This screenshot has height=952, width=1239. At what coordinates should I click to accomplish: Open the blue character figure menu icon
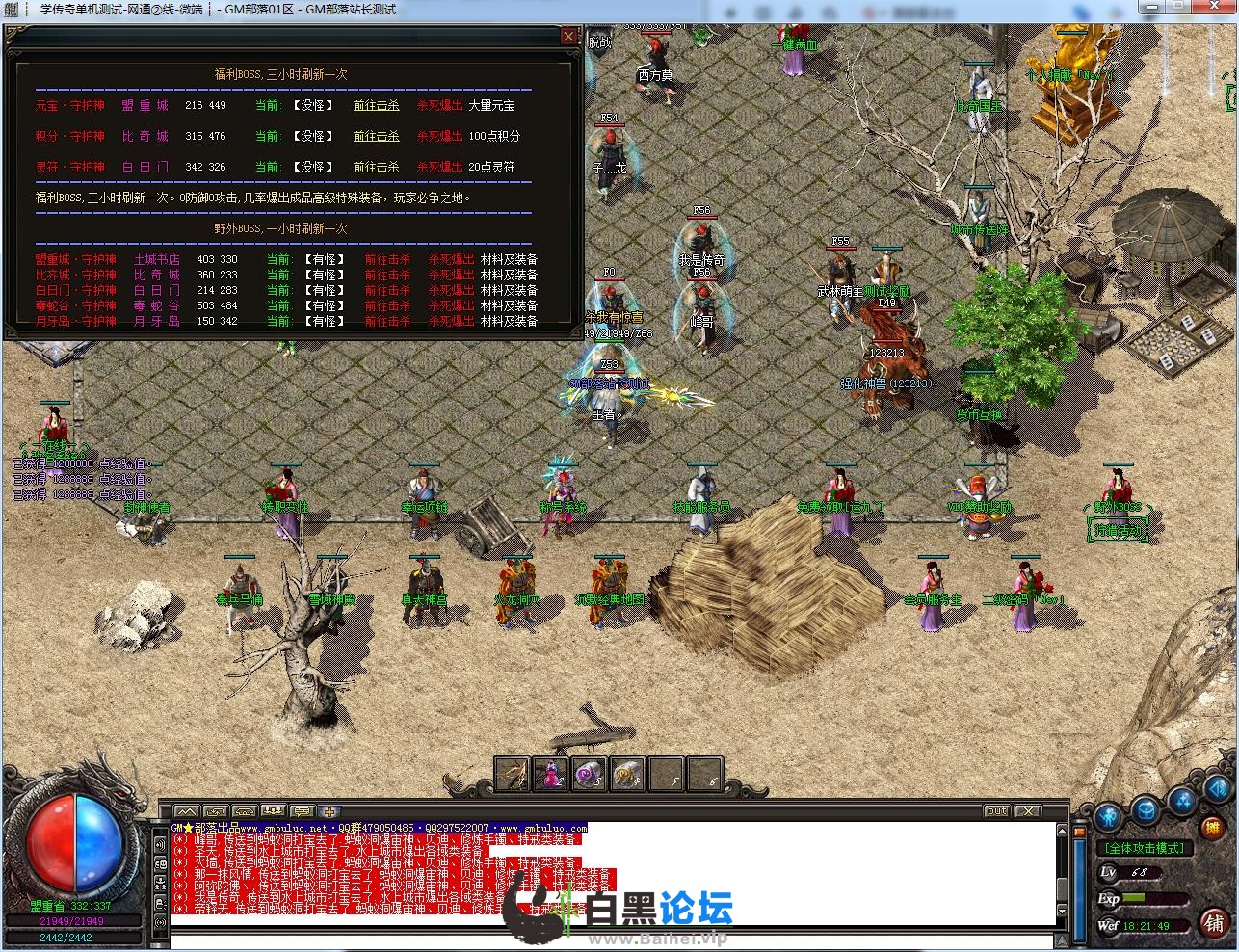coord(1108,818)
